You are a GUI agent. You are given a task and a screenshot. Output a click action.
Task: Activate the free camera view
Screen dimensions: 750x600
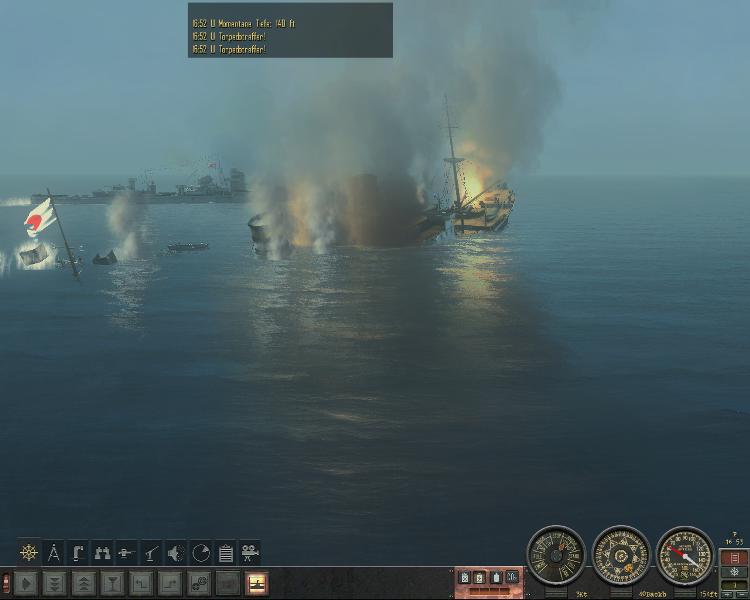tap(250, 552)
